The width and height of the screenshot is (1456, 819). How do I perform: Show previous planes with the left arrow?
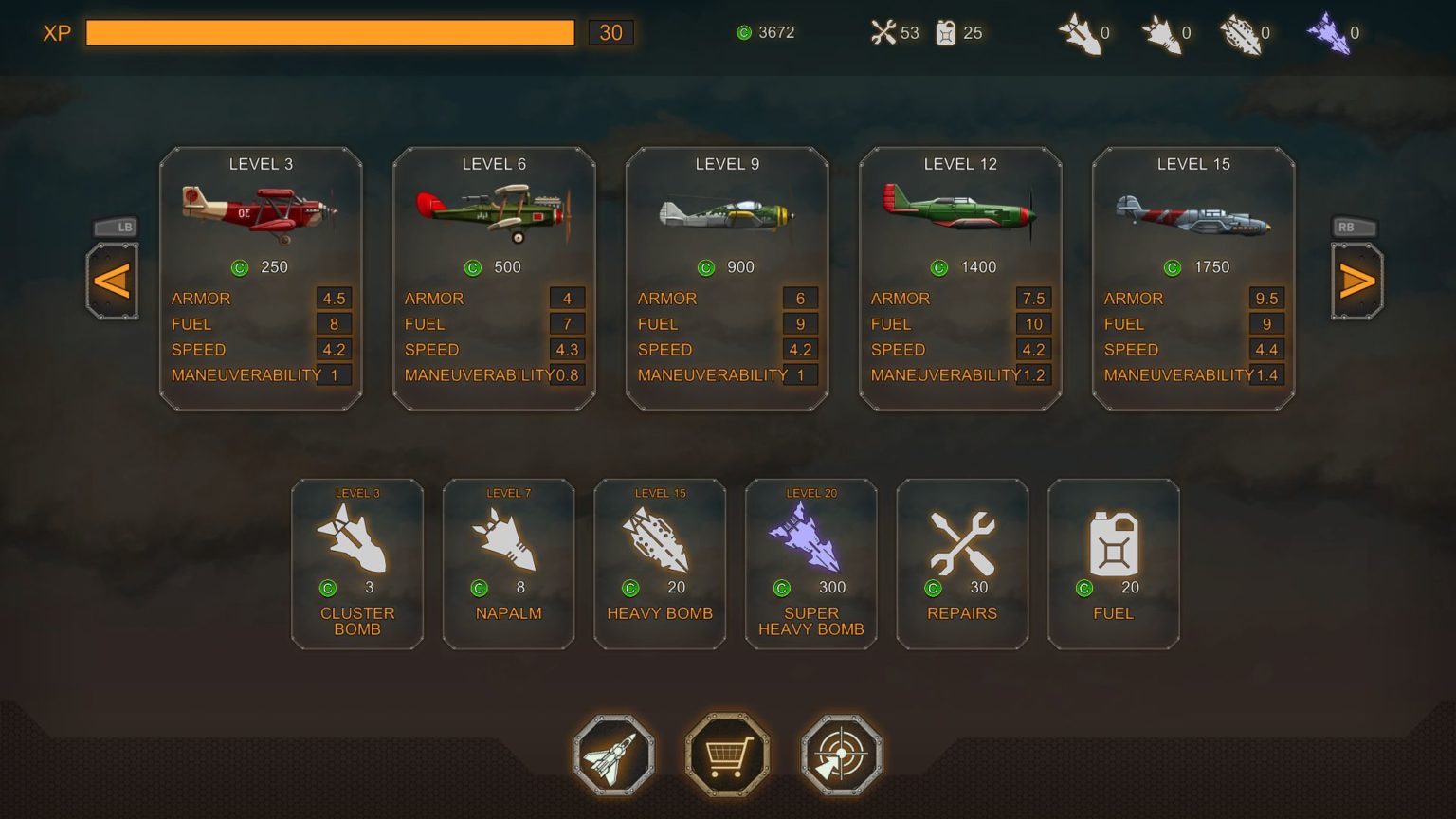(112, 282)
